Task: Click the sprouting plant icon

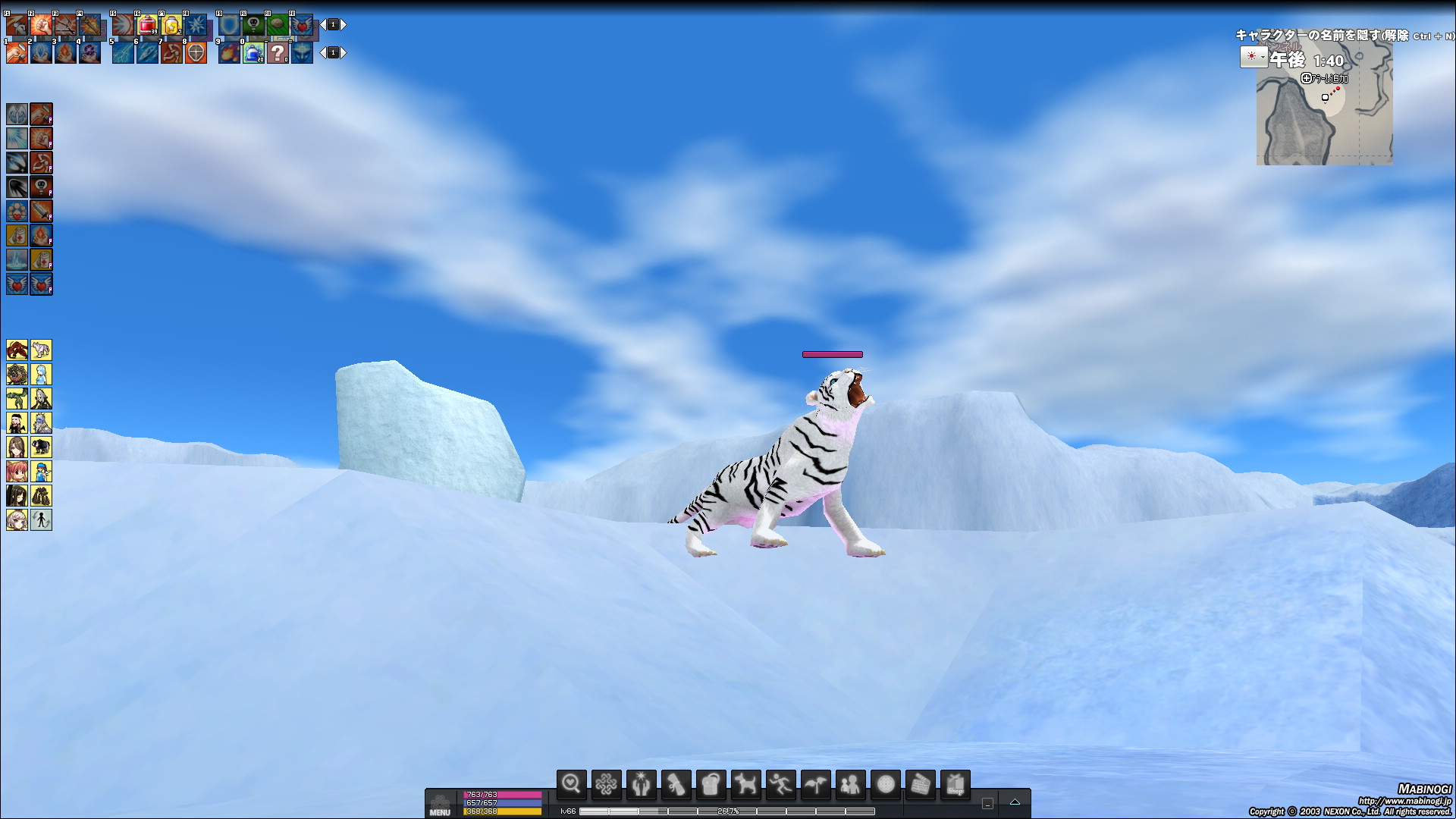Action: (815, 784)
